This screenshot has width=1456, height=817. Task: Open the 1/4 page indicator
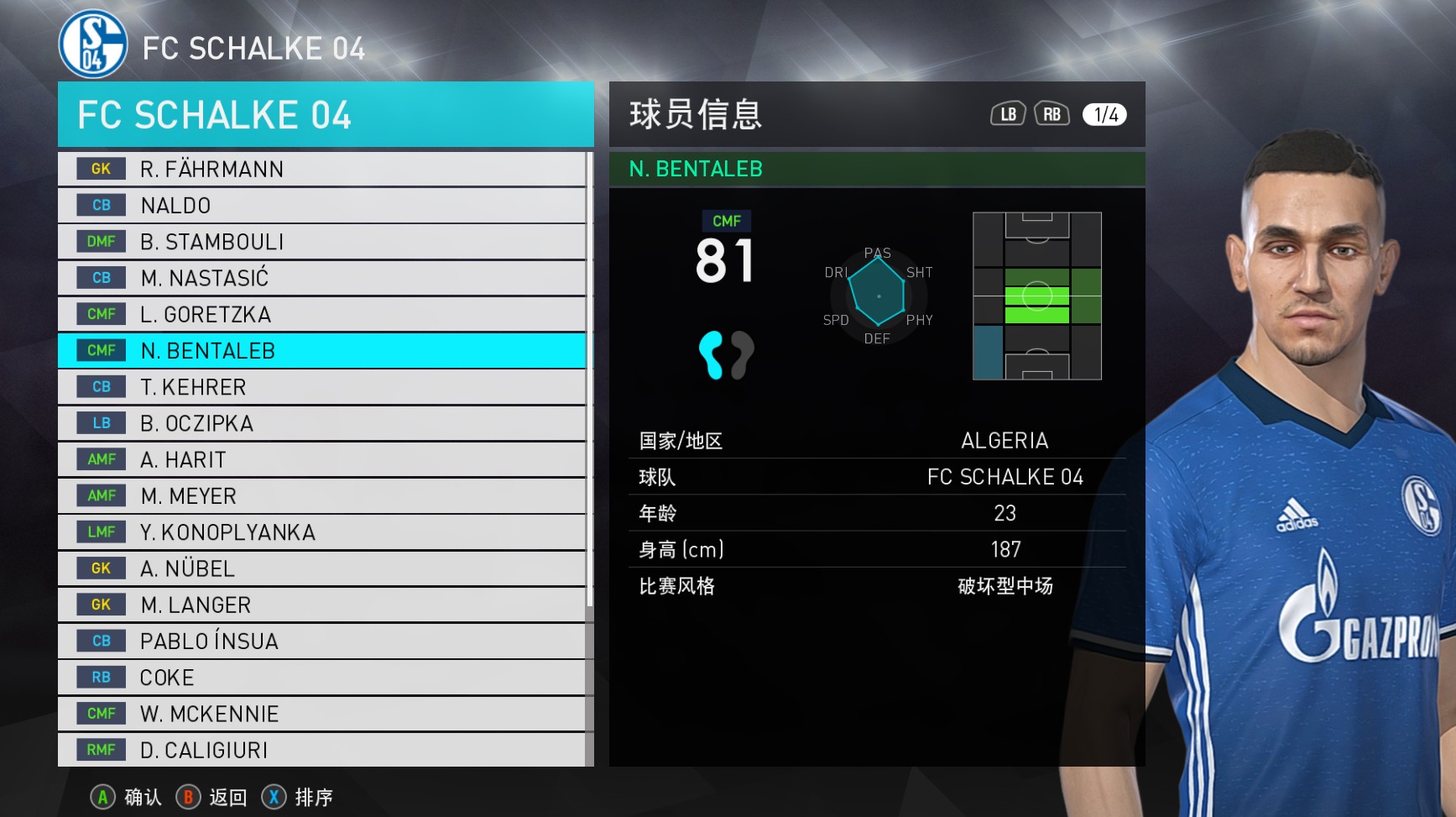coord(1105,113)
